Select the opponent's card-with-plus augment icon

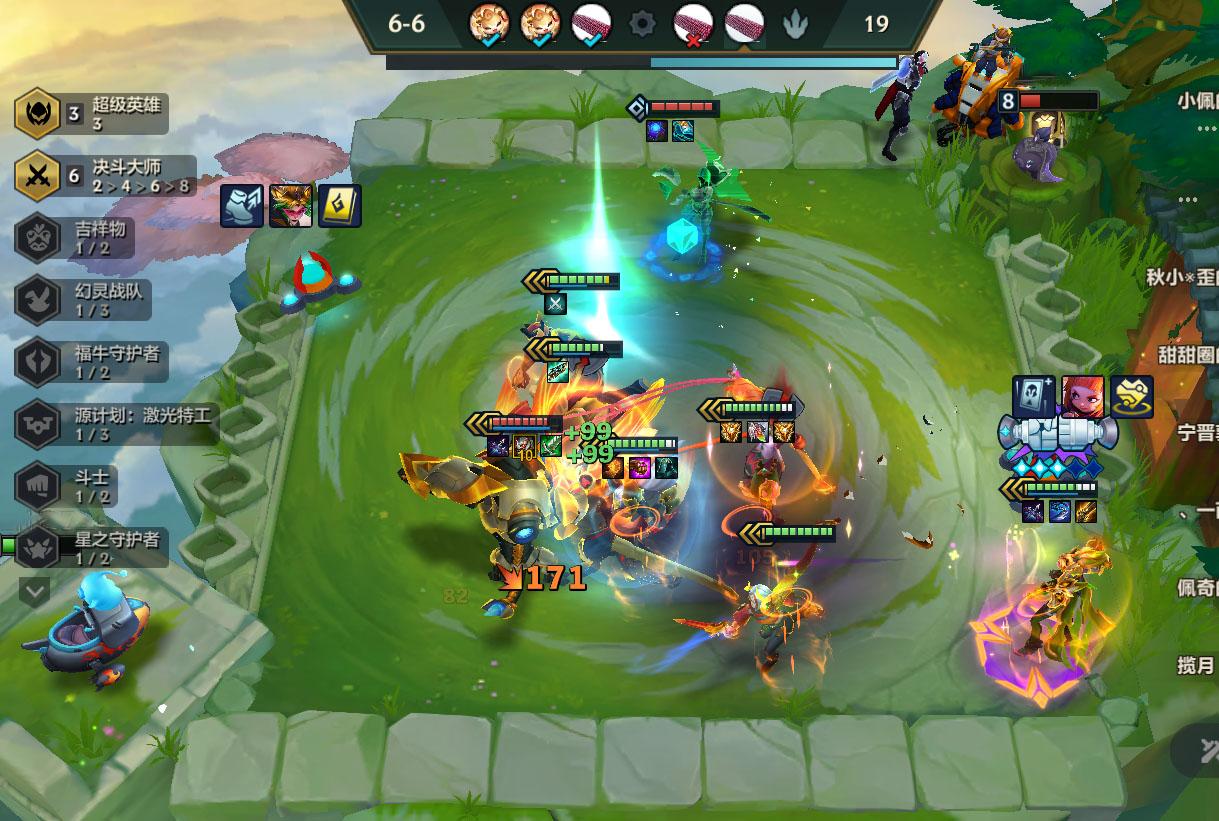point(1034,397)
